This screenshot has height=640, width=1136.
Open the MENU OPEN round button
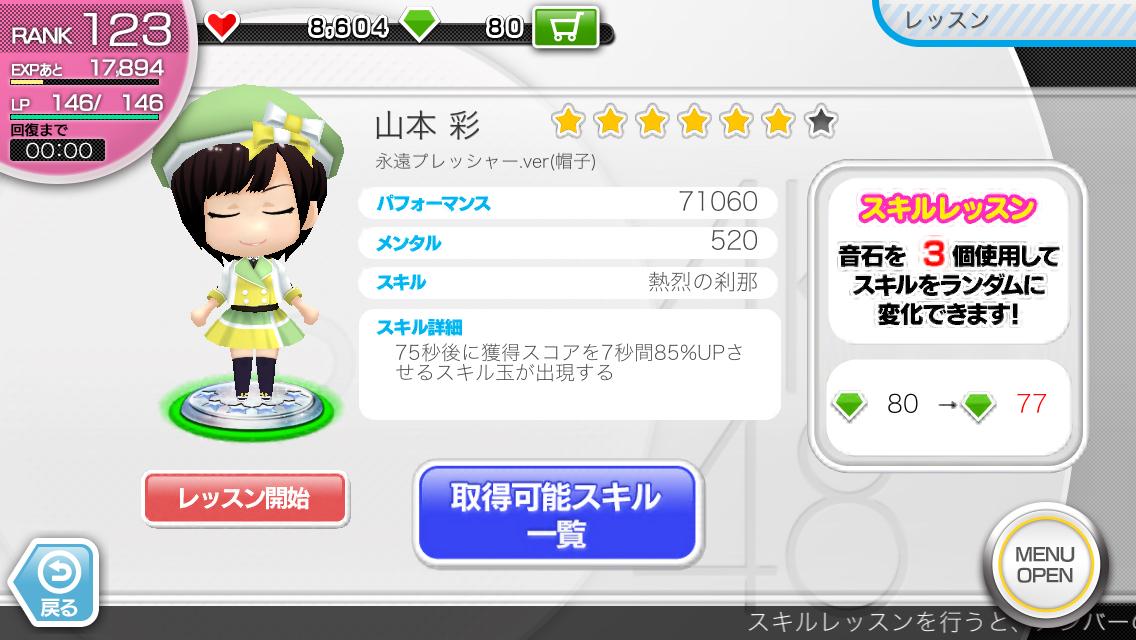pos(1043,565)
